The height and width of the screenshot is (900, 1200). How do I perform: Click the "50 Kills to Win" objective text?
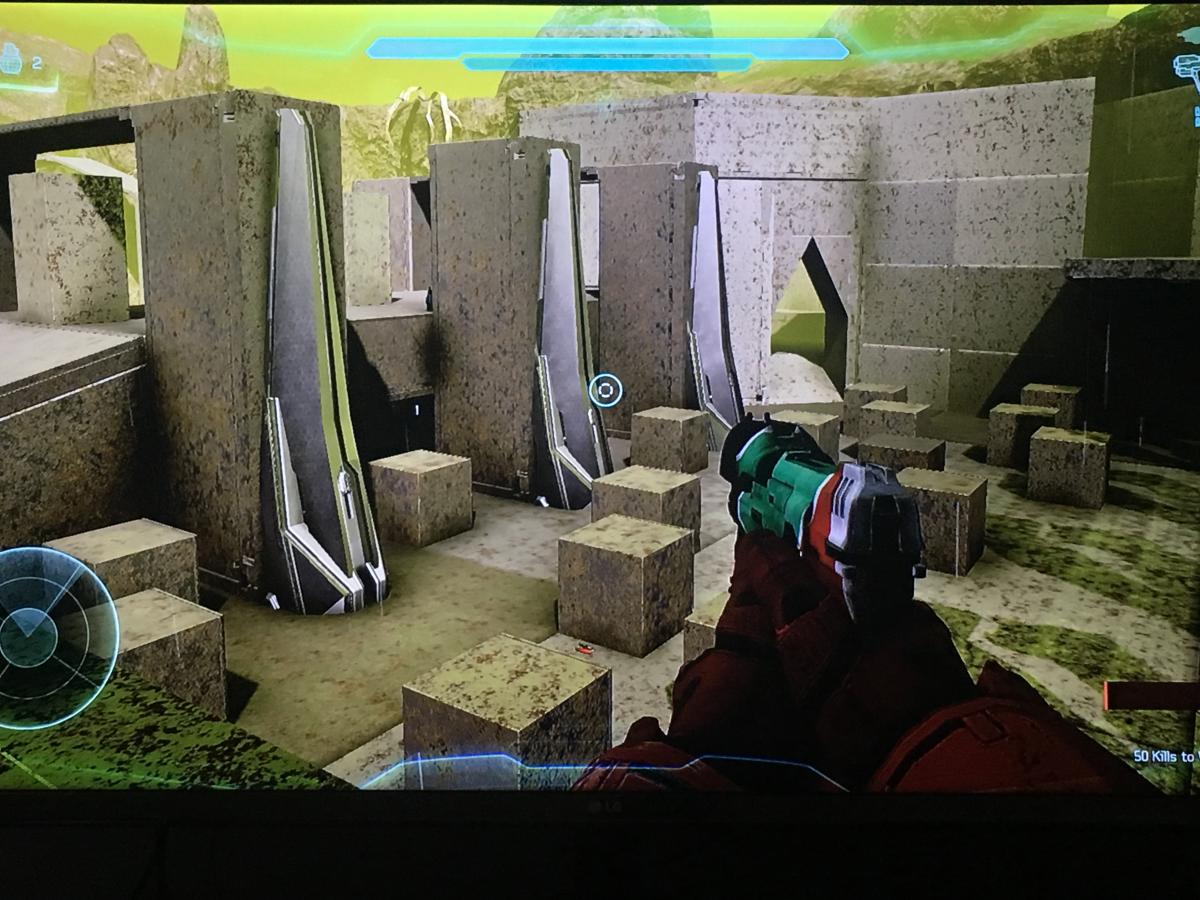pyautogui.click(x=1165, y=757)
